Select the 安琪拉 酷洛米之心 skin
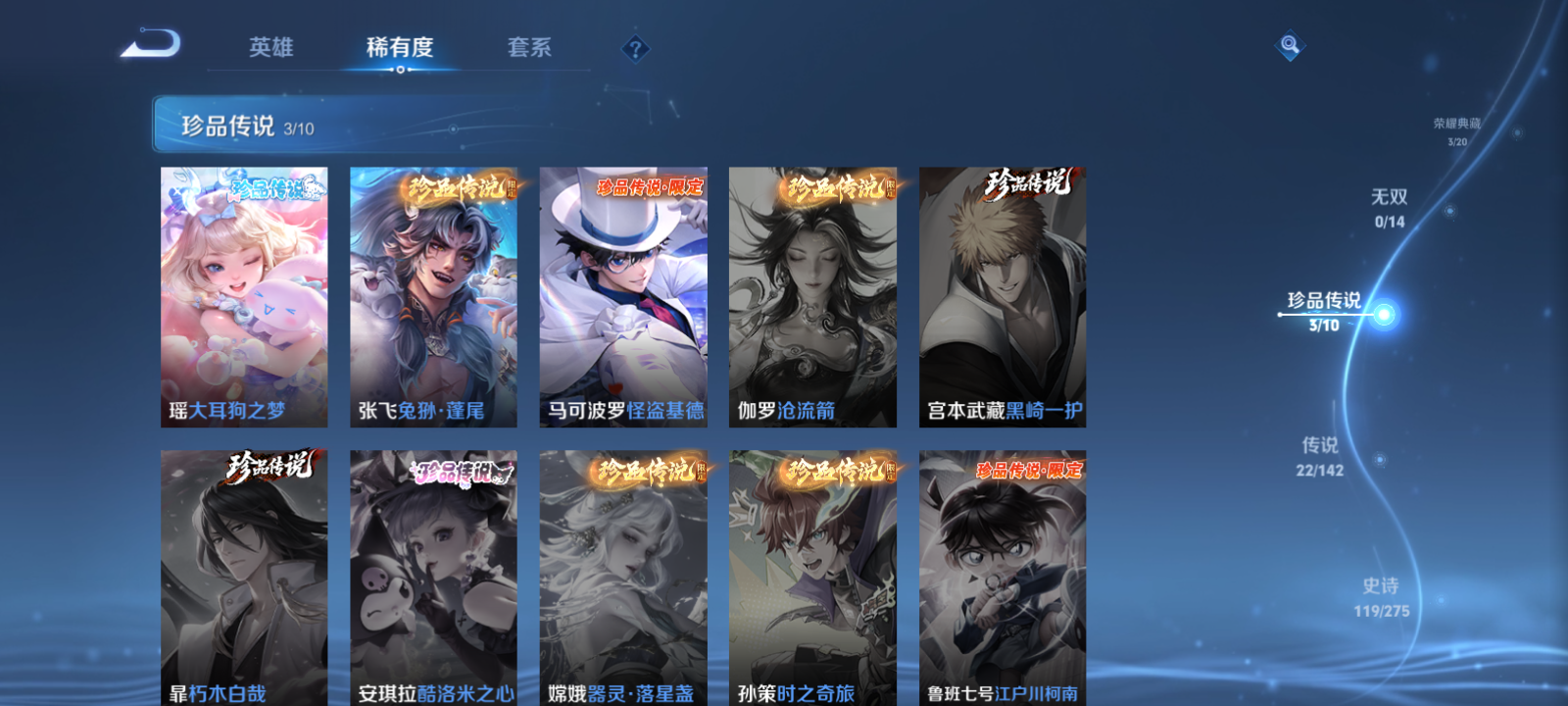 tap(432, 579)
